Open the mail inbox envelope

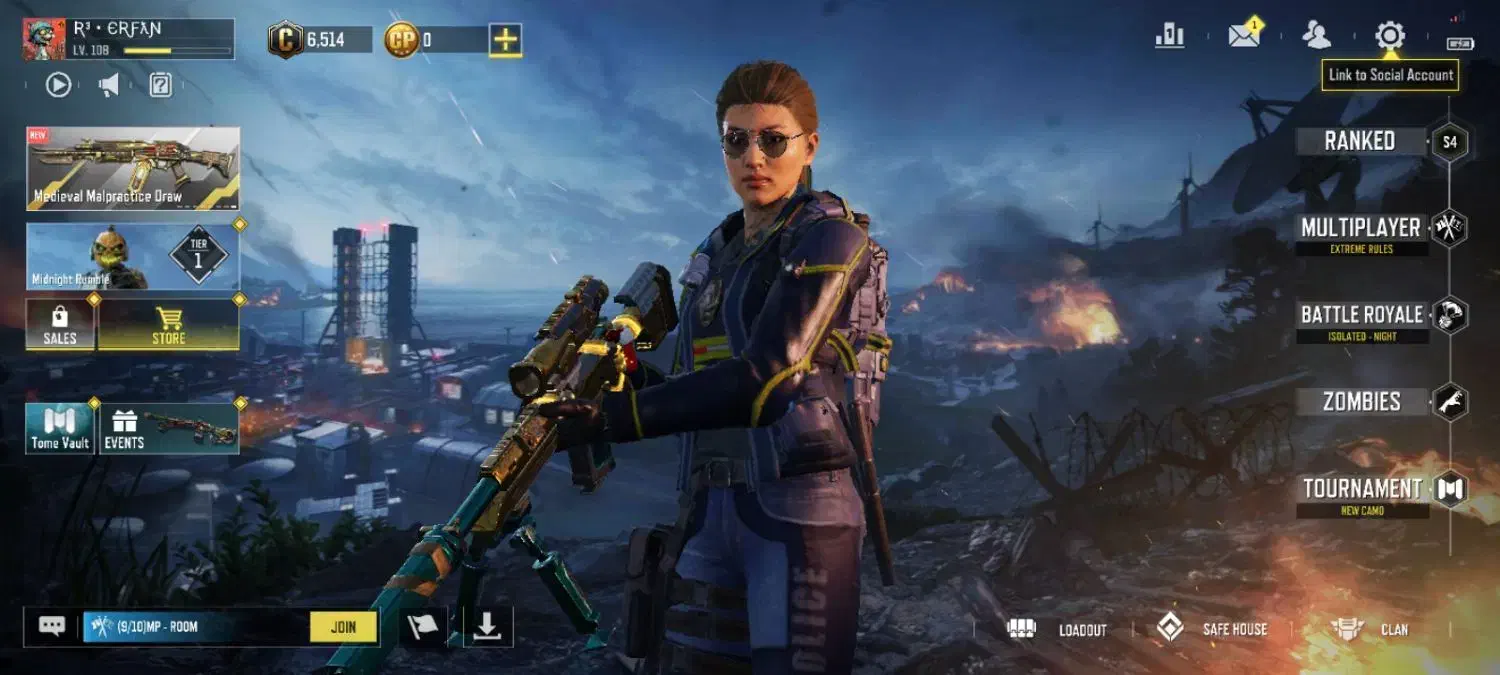point(1244,37)
